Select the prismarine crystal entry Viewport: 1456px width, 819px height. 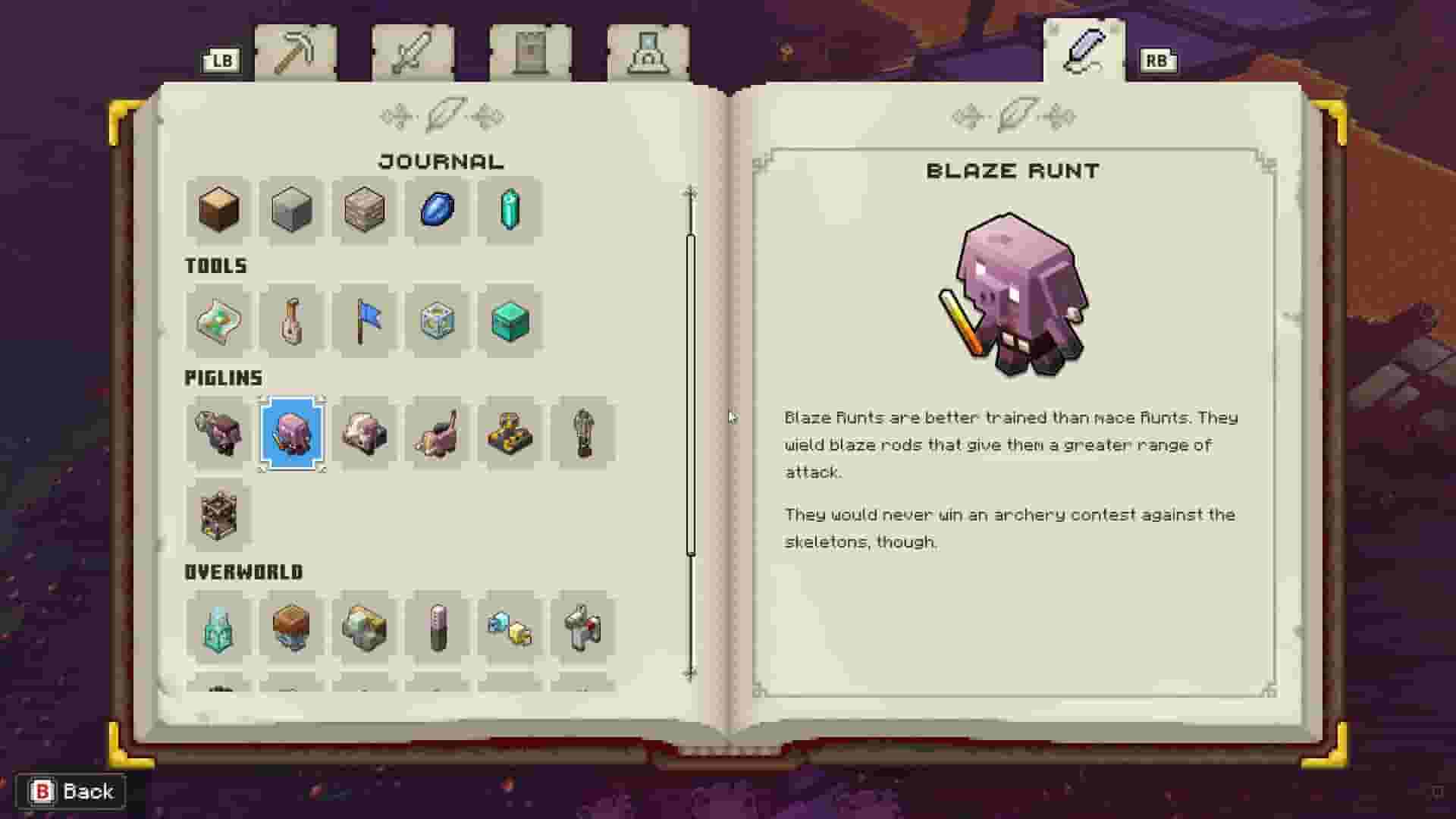pos(510,211)
